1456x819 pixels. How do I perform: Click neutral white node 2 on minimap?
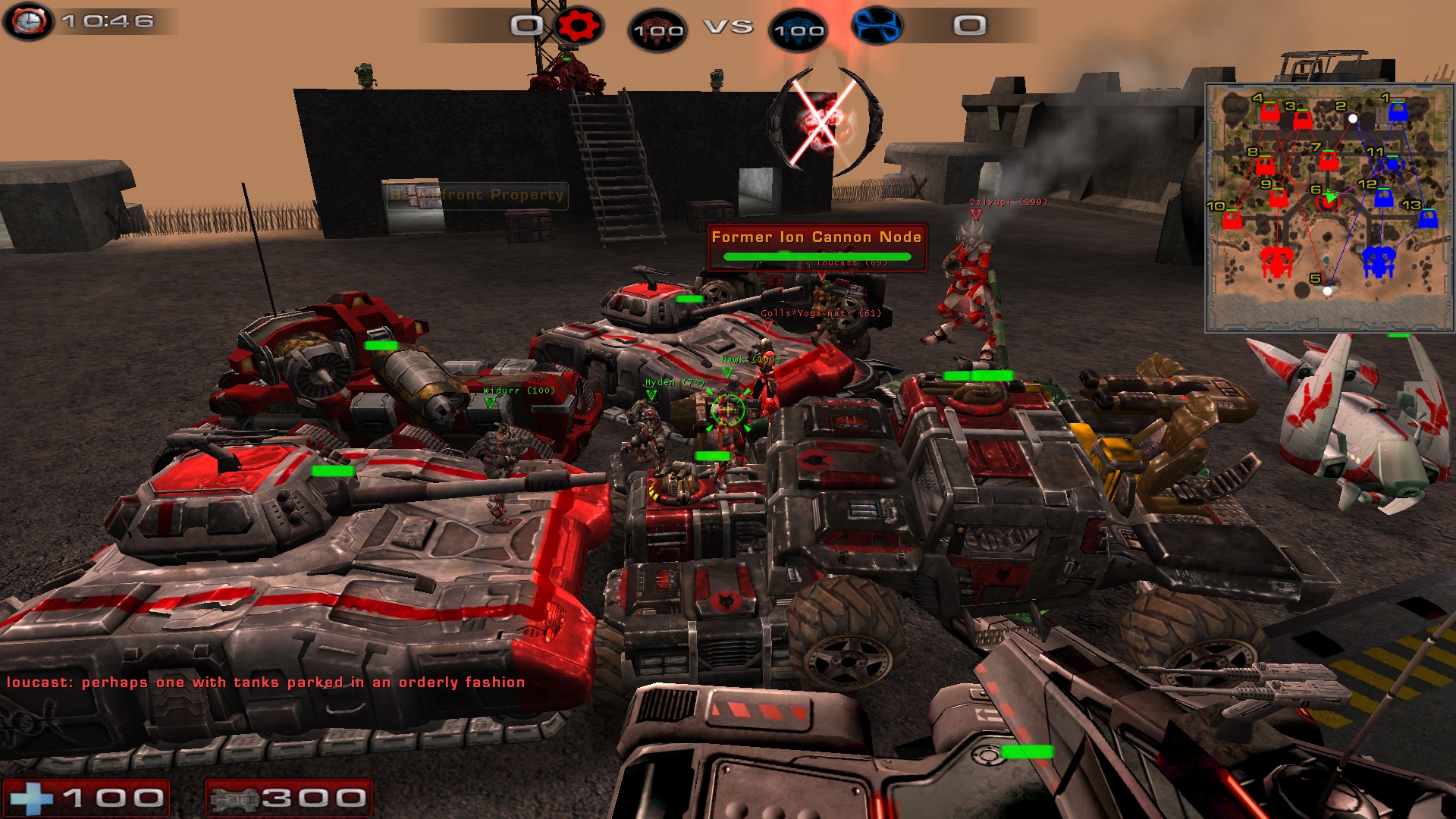1353,118
